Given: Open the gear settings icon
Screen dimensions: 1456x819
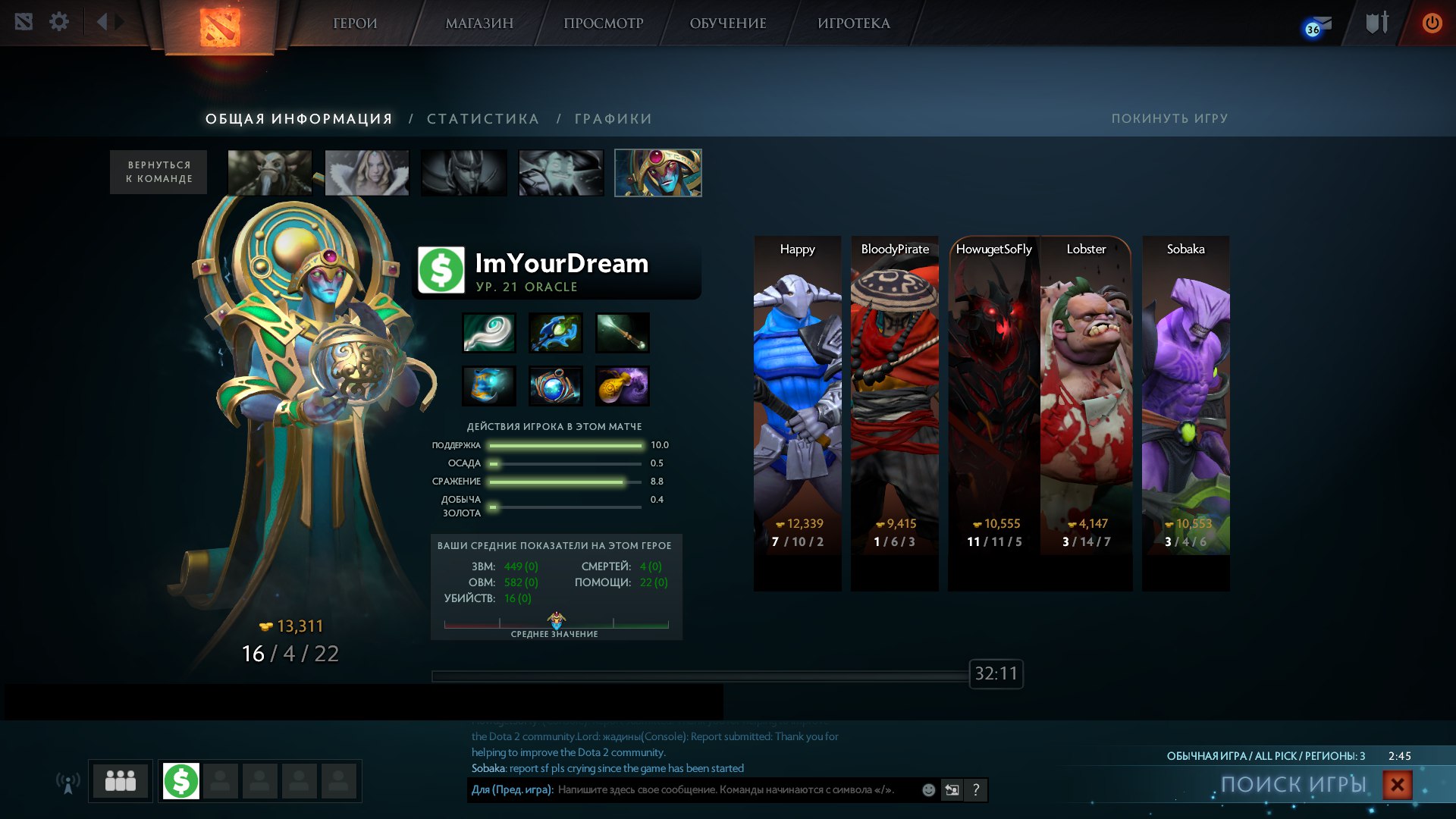Looking at the screenshot, I should coord(59,22).
